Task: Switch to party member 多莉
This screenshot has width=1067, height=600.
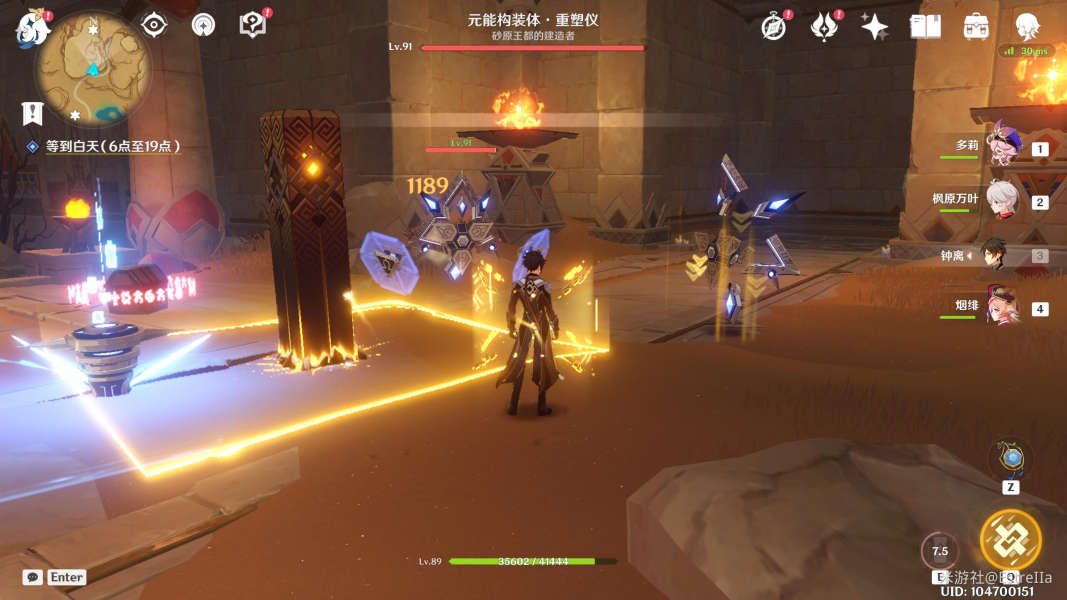Action: click(x=1001, y=148)
